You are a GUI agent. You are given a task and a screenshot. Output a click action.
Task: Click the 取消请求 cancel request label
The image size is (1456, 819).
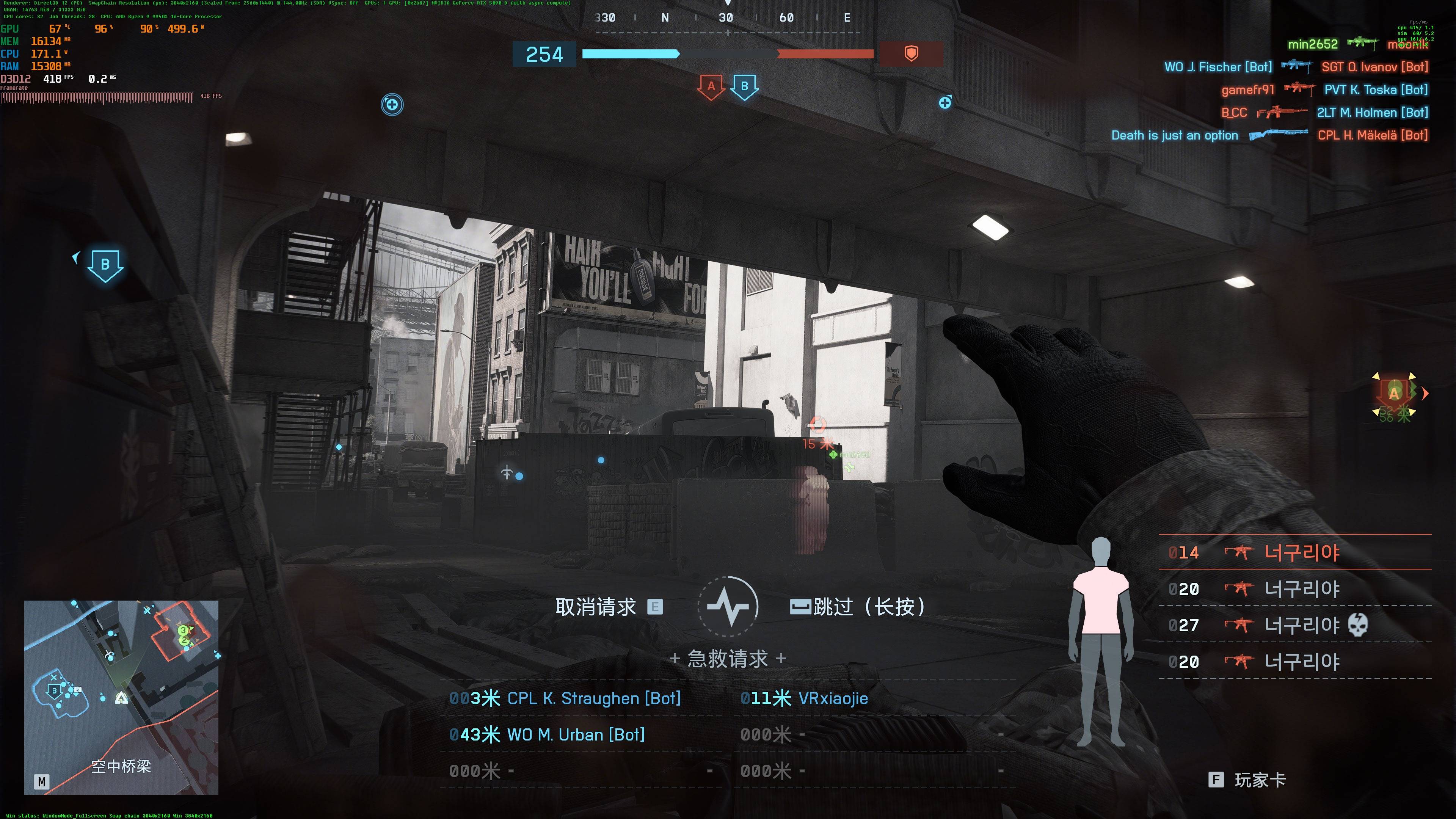tap(596, 607)
